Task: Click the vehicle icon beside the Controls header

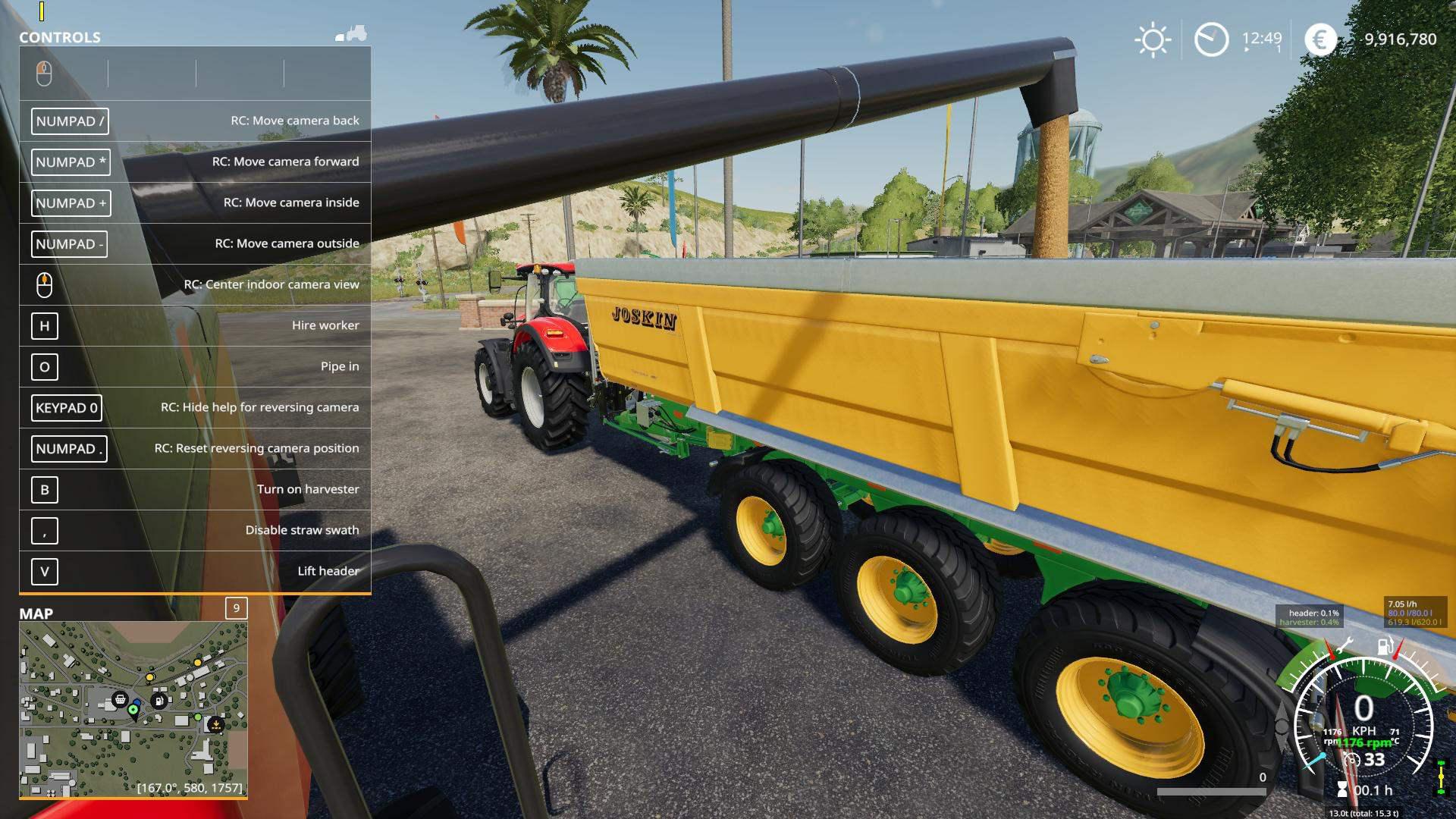Action: click(352, 34)
